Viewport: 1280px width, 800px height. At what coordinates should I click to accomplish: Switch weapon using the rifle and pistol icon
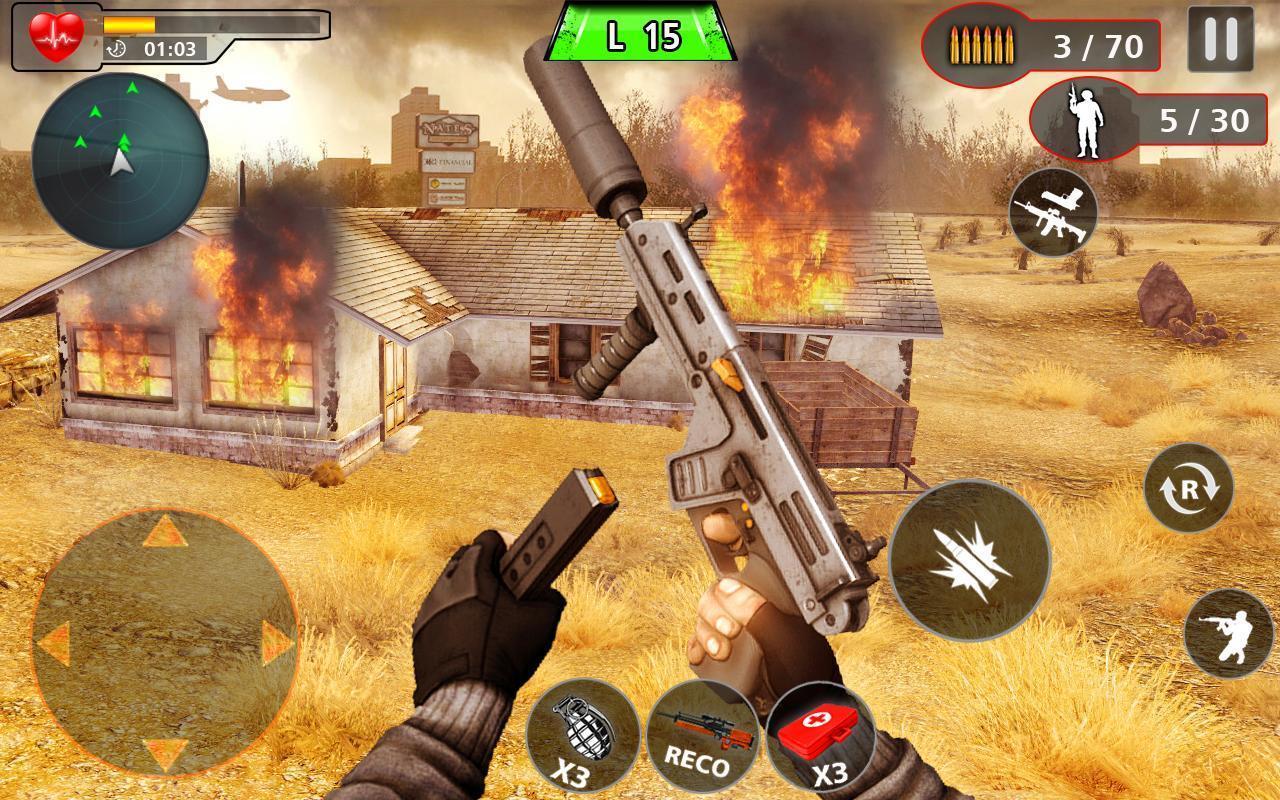click(x=1053, y=212)
